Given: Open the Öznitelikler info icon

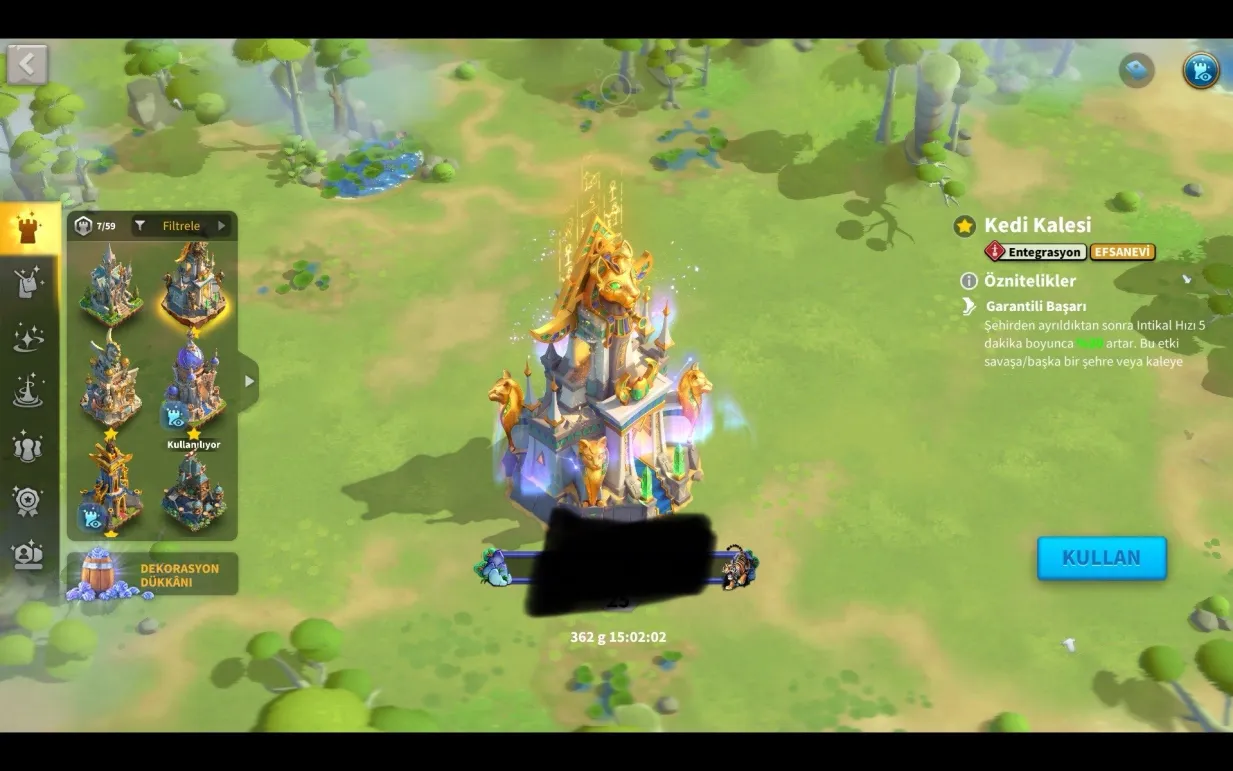Looking at the screenshot, I should [x=968, y=281].
